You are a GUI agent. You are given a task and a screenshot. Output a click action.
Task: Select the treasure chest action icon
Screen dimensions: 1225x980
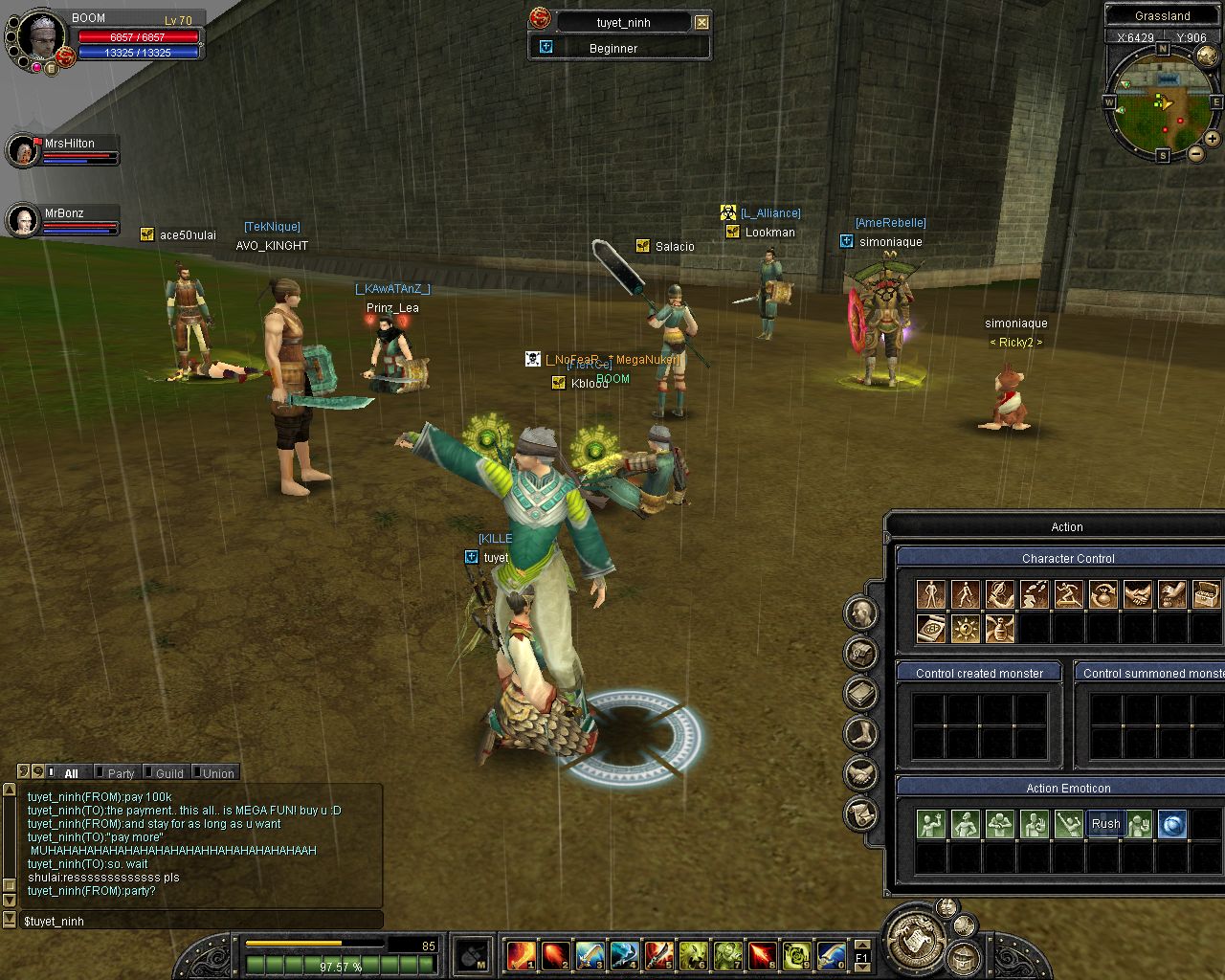(1207, 594)
